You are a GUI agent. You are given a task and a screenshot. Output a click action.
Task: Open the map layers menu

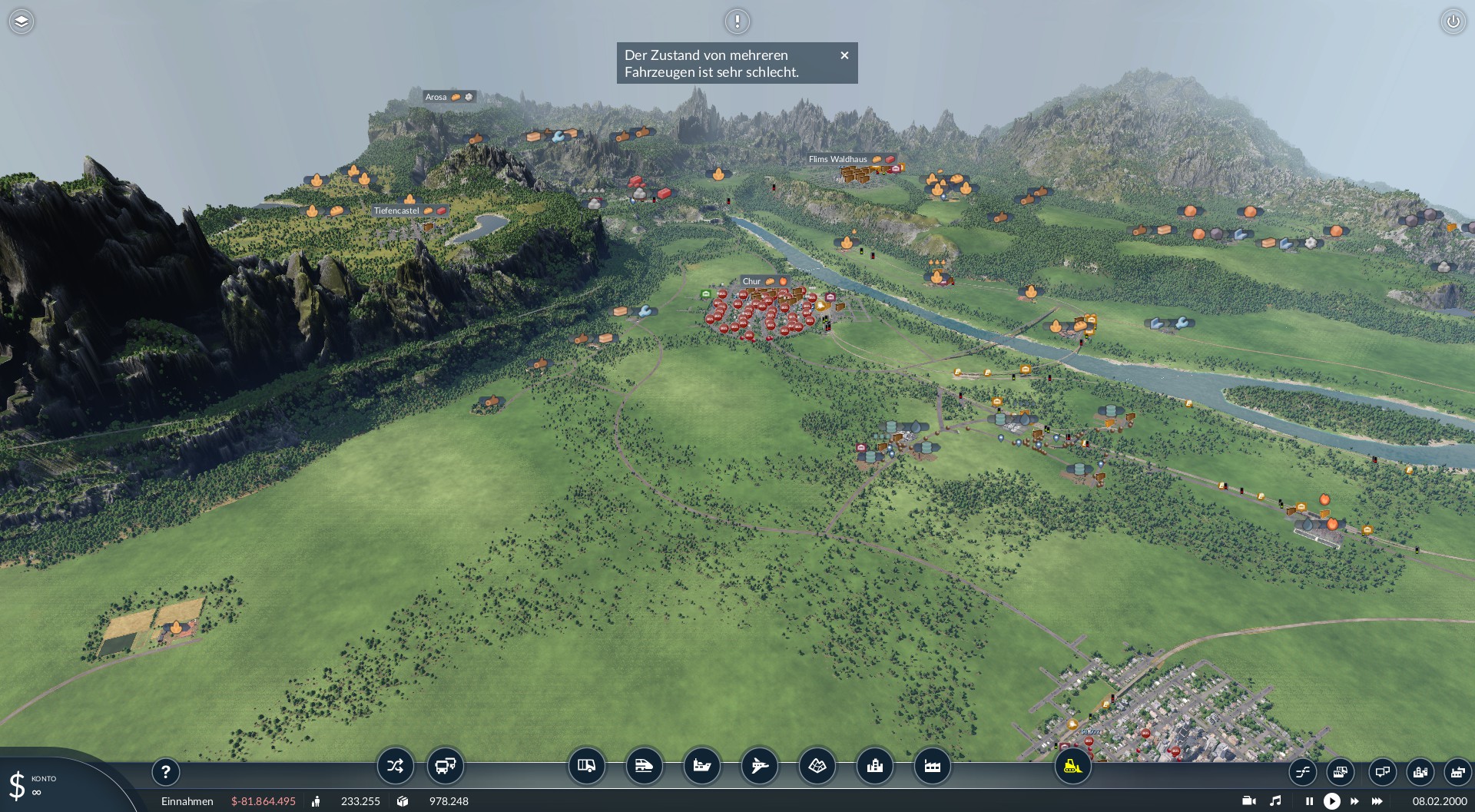tap(22, 22)
